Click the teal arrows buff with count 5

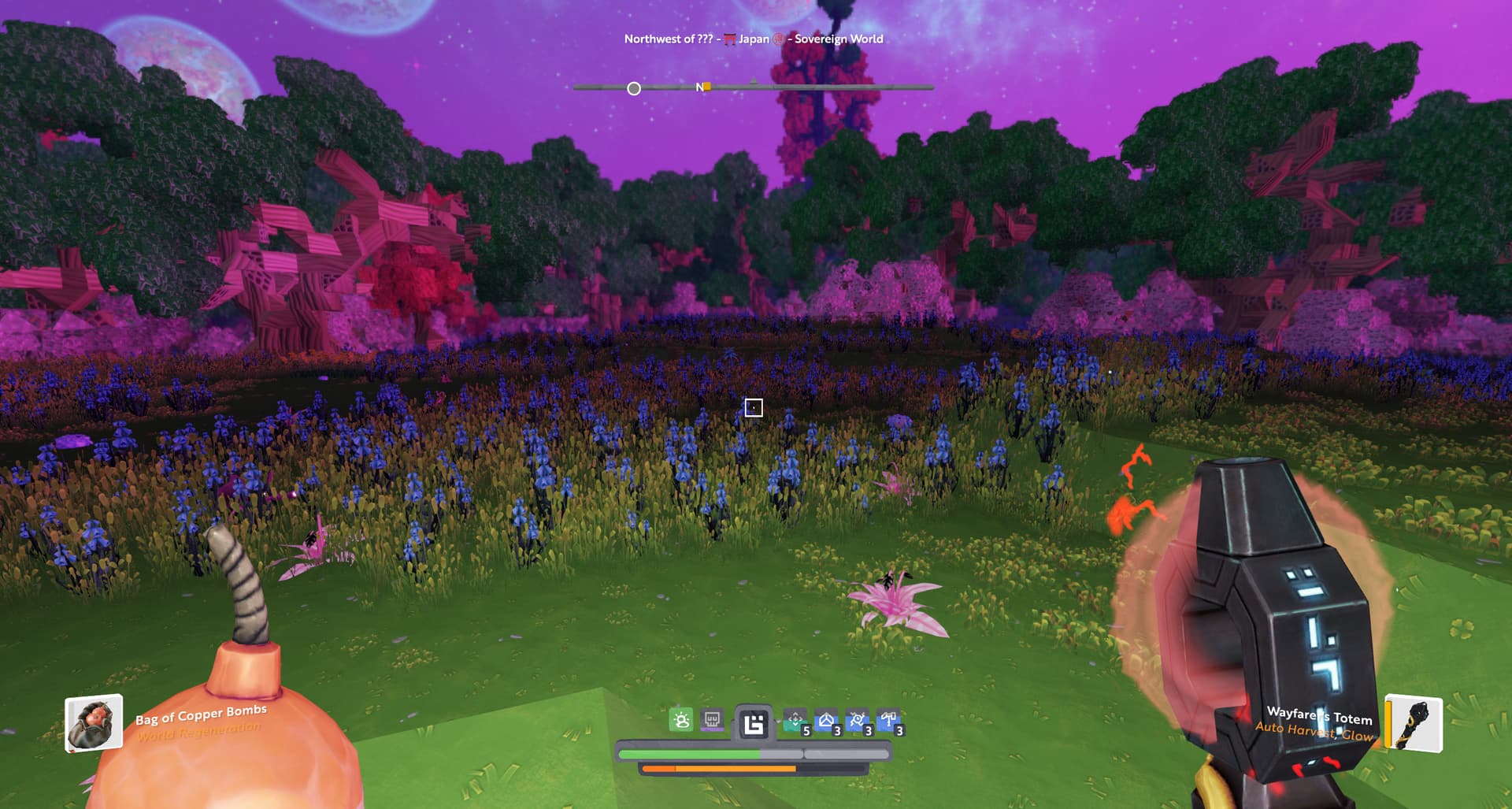pos(795,721)
